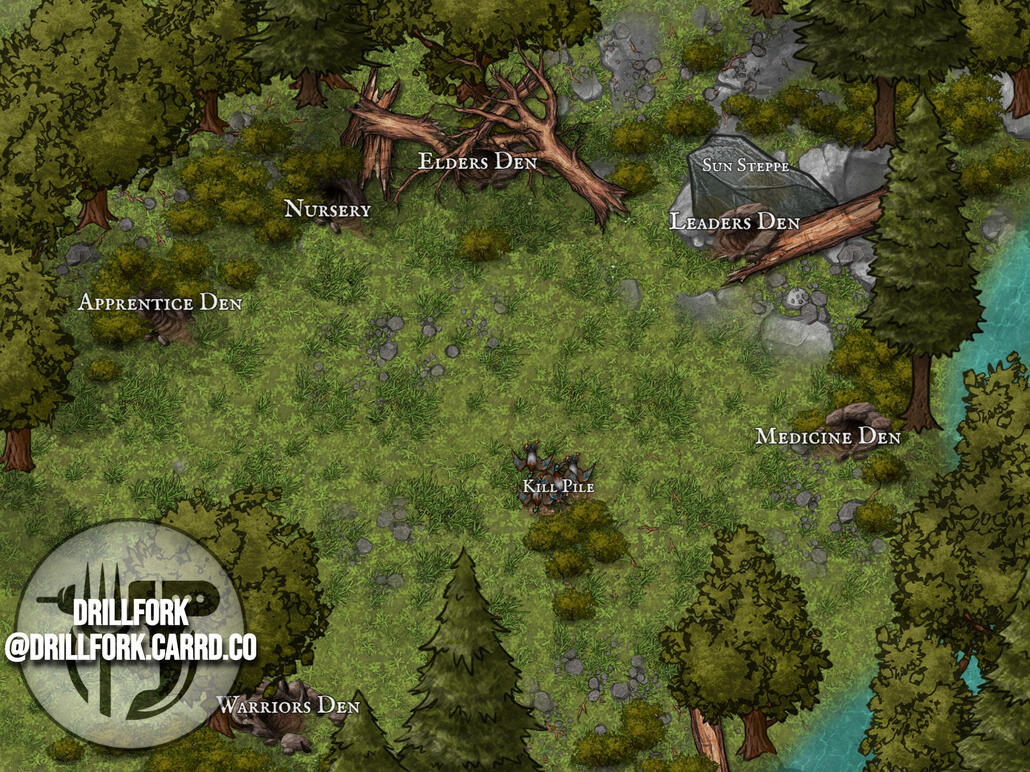Open the Leaders Den location
The height and width of the screenshot is (772, 1030).
(x=735, y=222)
